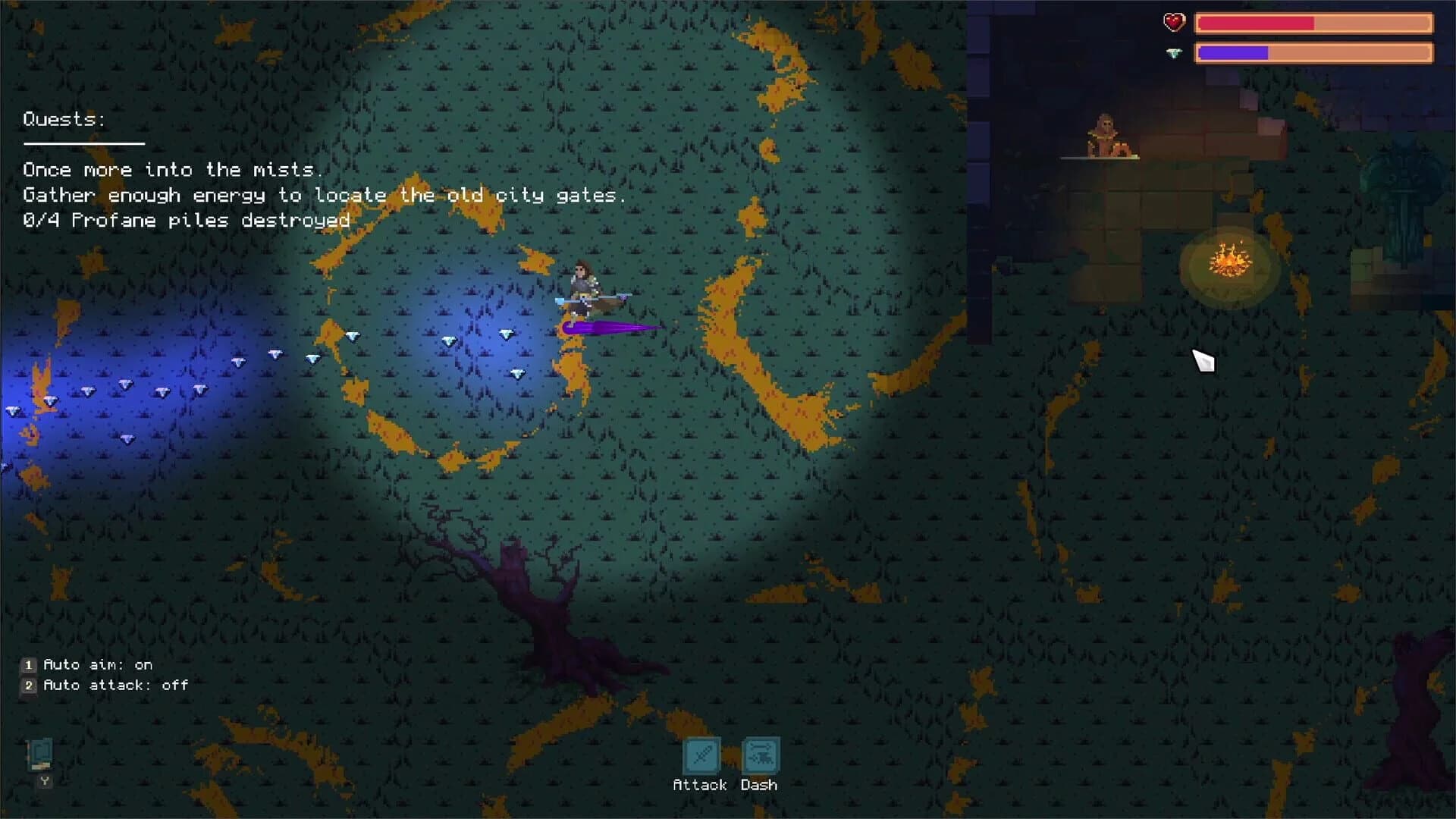This screenshot has width=1456, height=819.
Task: Click the heart icon beside the health bar
Action: point(1173,23)
